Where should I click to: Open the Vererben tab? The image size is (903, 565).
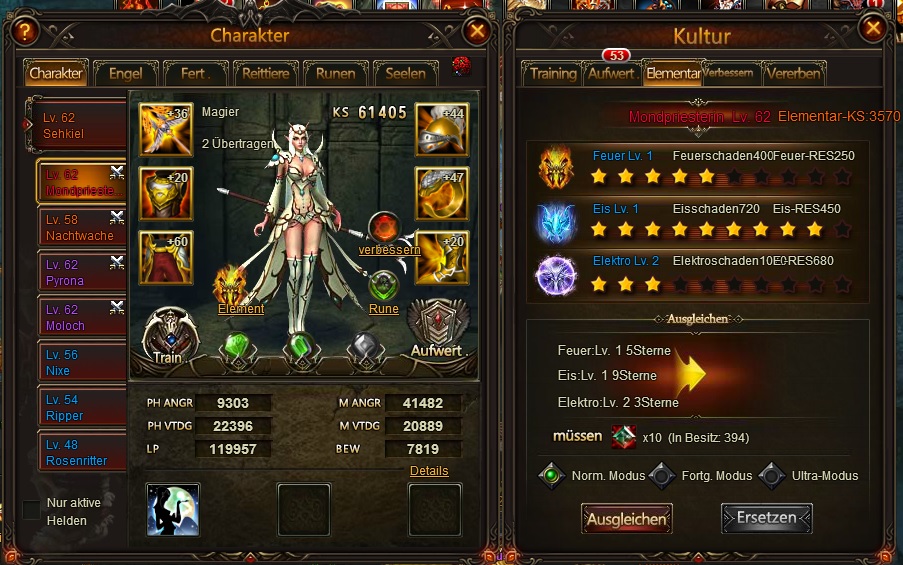point(794,74)
